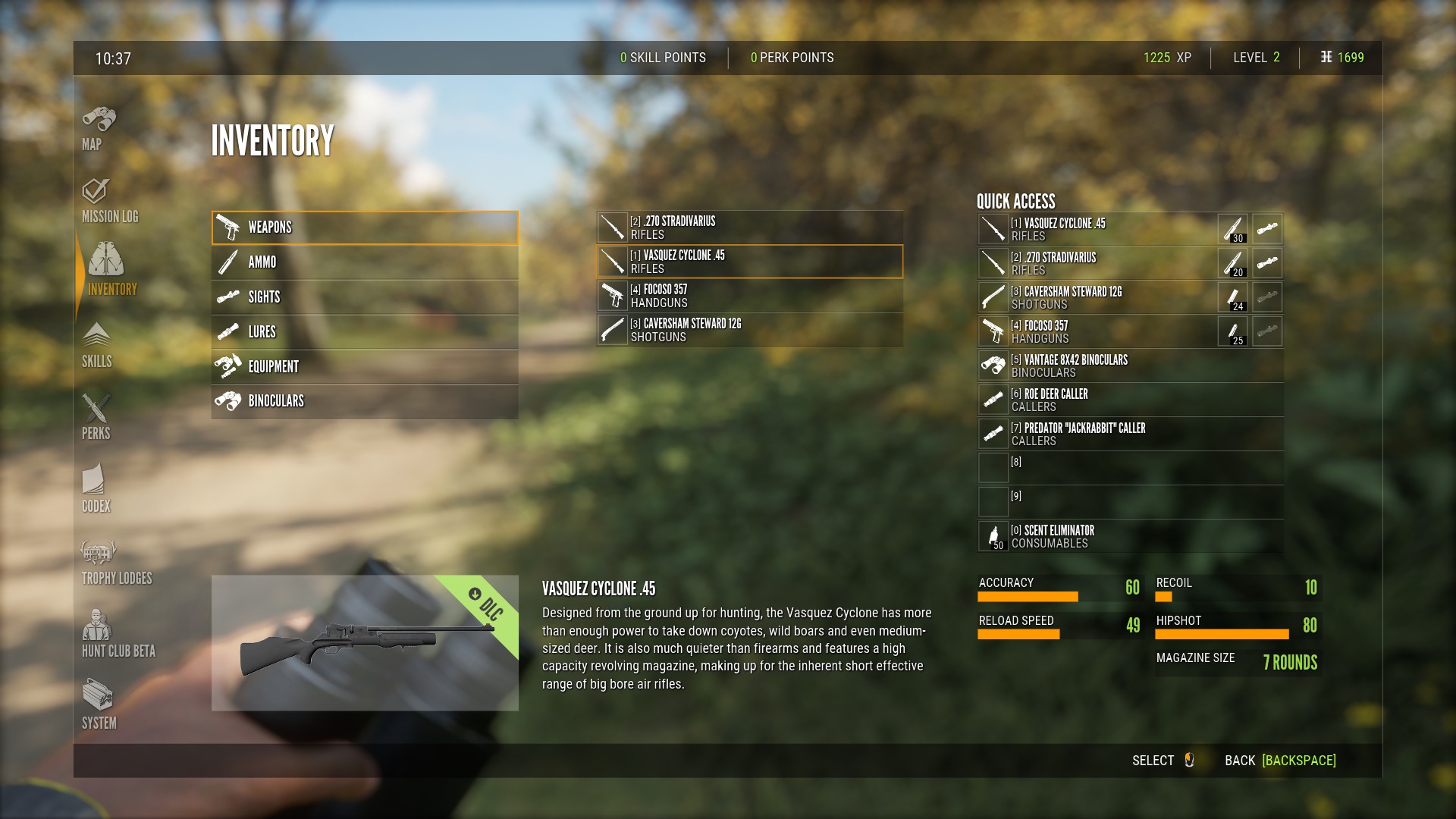The width and height of the screenshot is (1456, 819).
Task: Pick the Focoso 357 handgun in weapon list
Action: pos(749,296)
